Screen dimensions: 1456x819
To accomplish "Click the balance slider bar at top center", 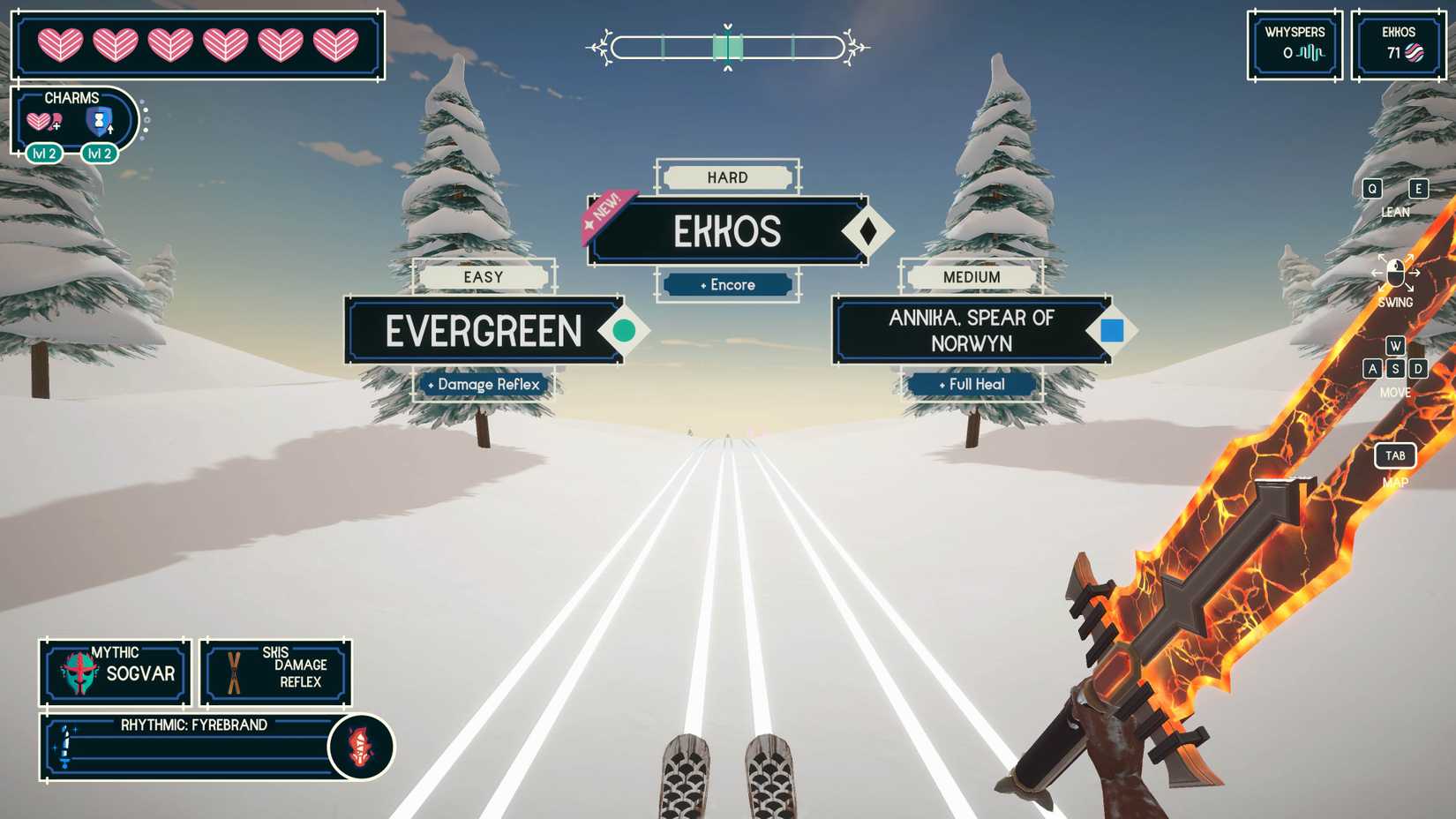I will pos(727,48).
